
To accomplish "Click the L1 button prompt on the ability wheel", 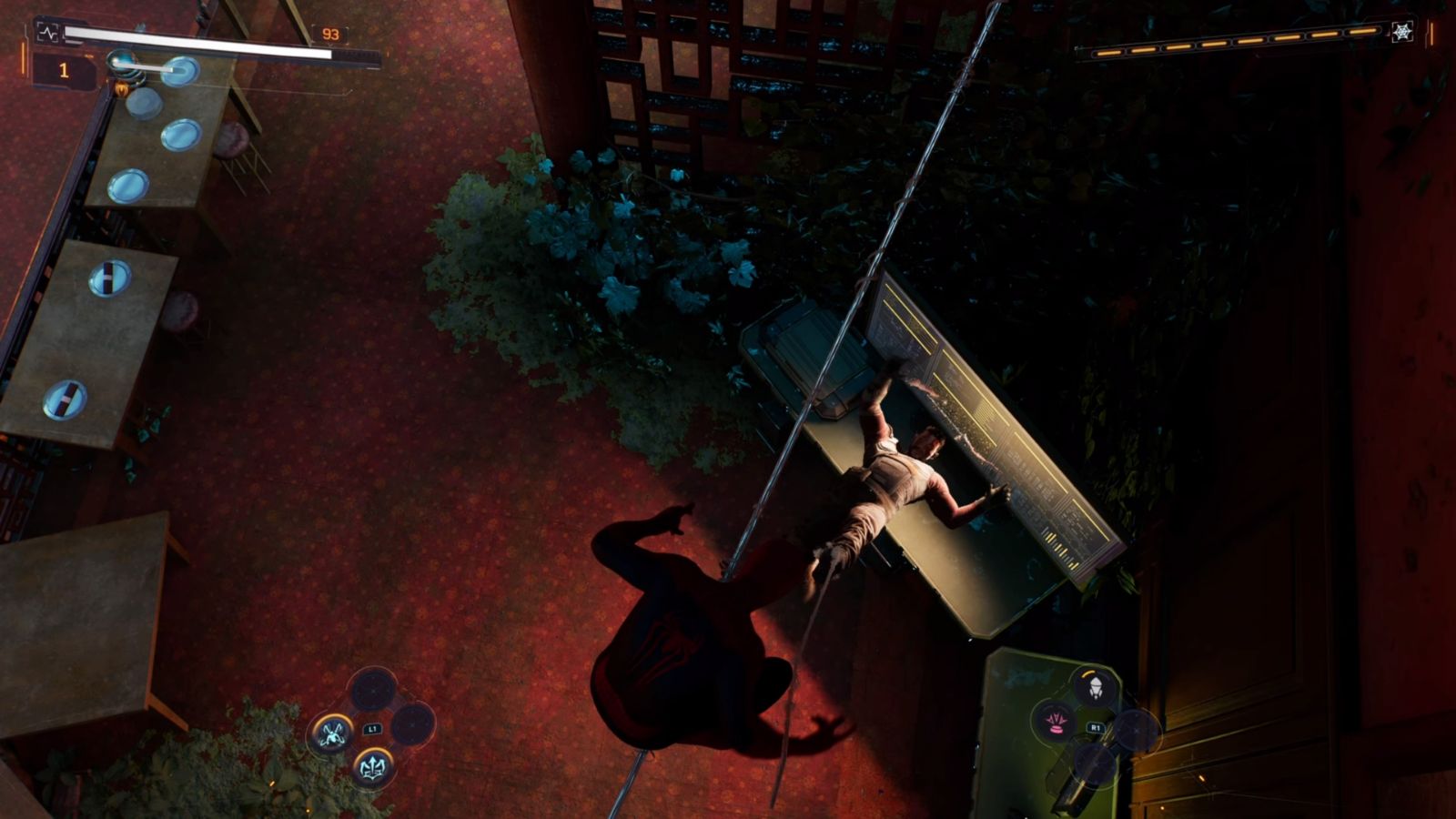I will click(x=372, y=729).
